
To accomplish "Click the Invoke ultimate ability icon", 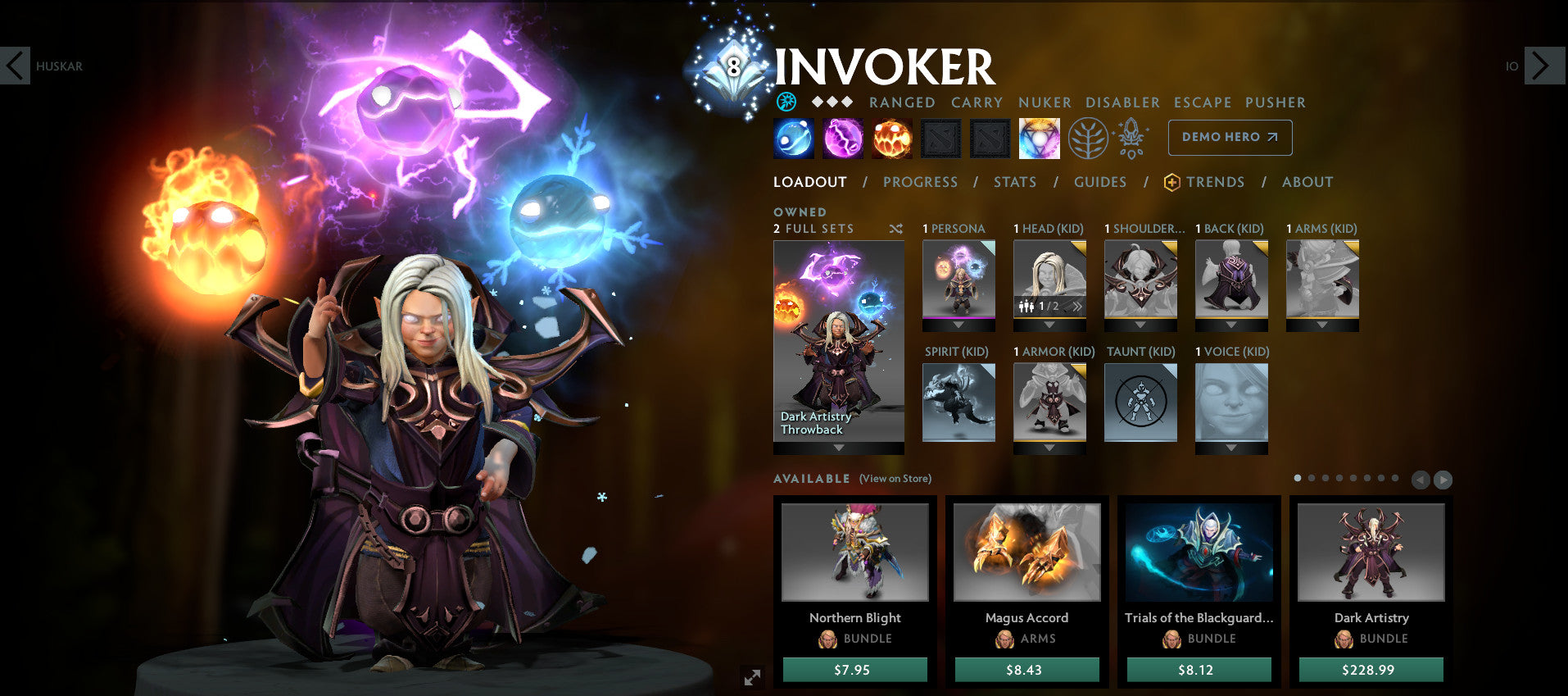I will 1039,138.
